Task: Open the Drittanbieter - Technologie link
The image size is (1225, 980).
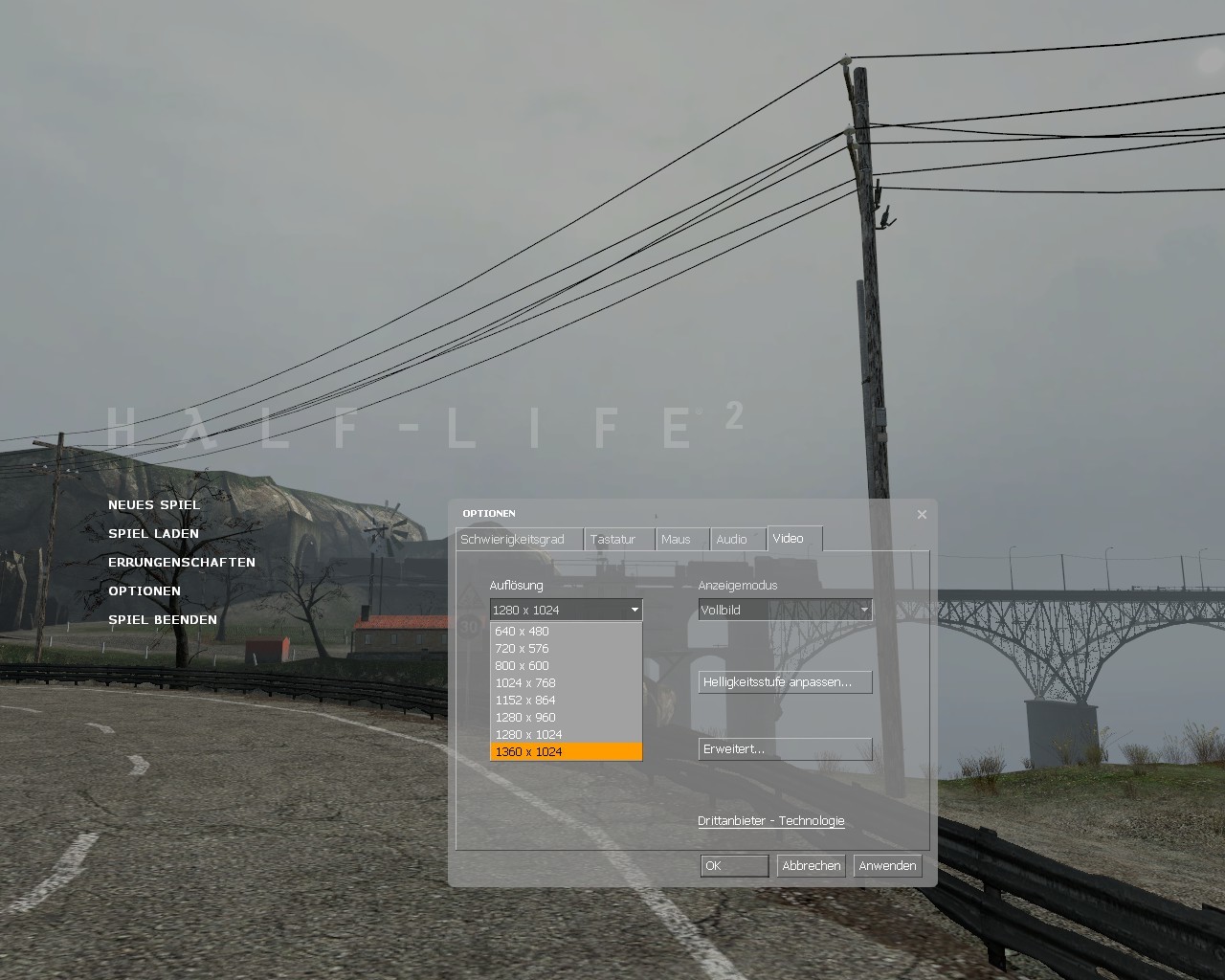Action: 770,820
